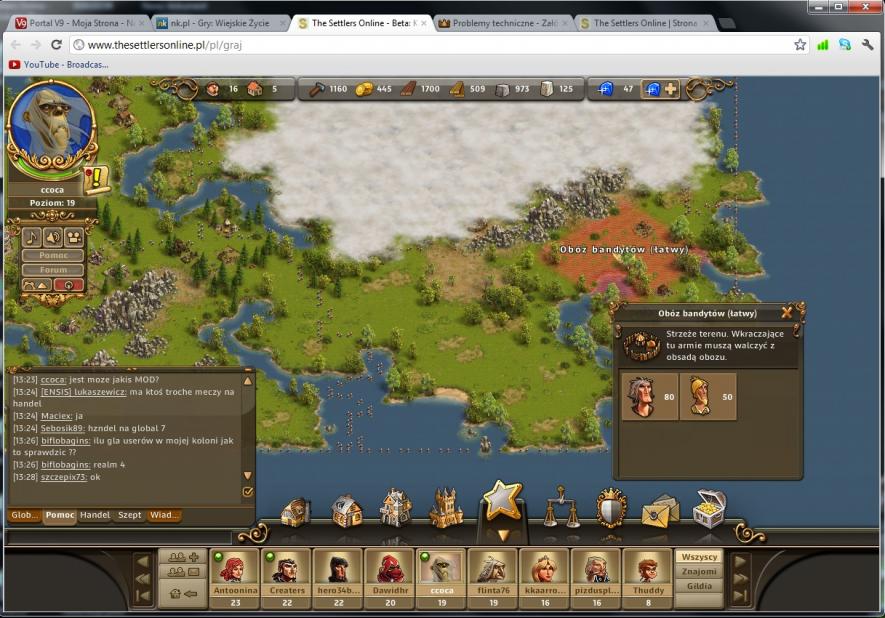885x618 pixels.
Task: Toggle the music note button
Action: pyautogui.click(x=32, y=237)
